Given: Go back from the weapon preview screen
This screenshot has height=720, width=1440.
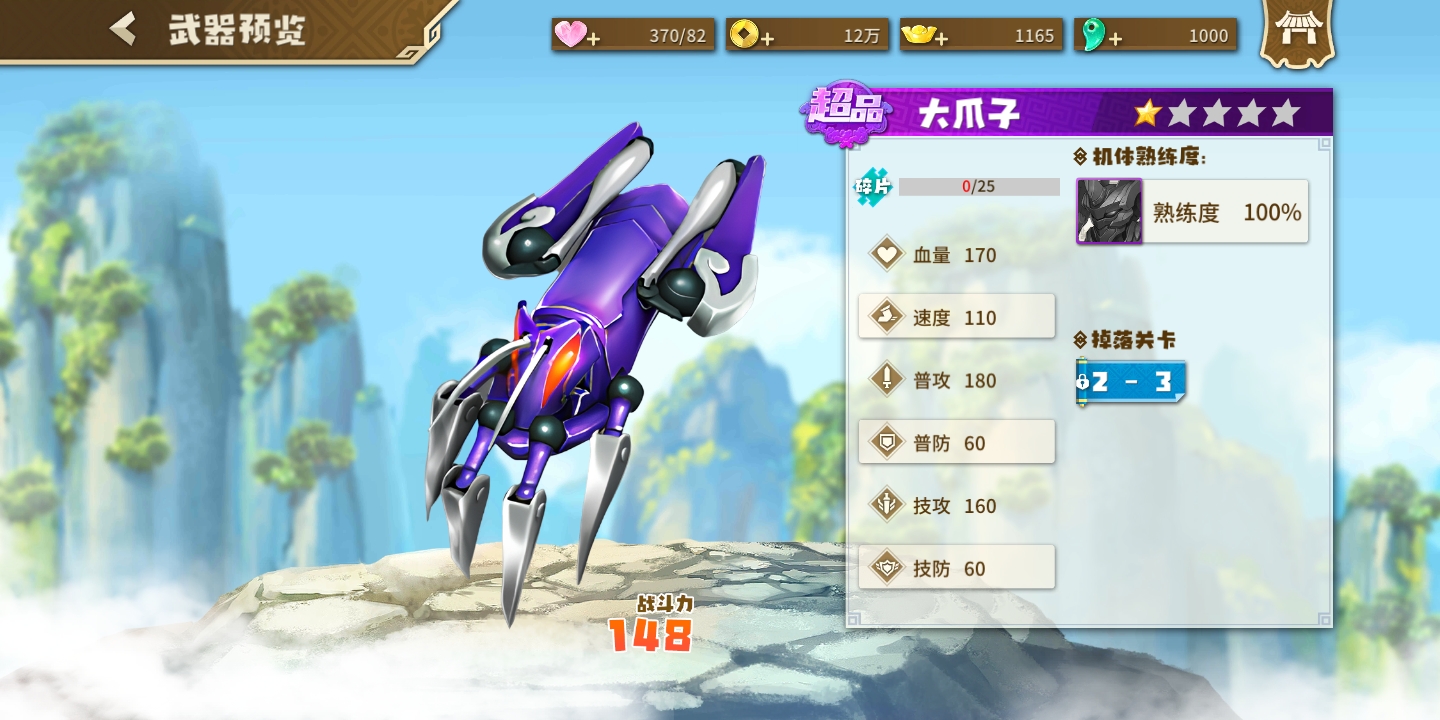Looking at the screenshot, I should (x=124, y=29).
